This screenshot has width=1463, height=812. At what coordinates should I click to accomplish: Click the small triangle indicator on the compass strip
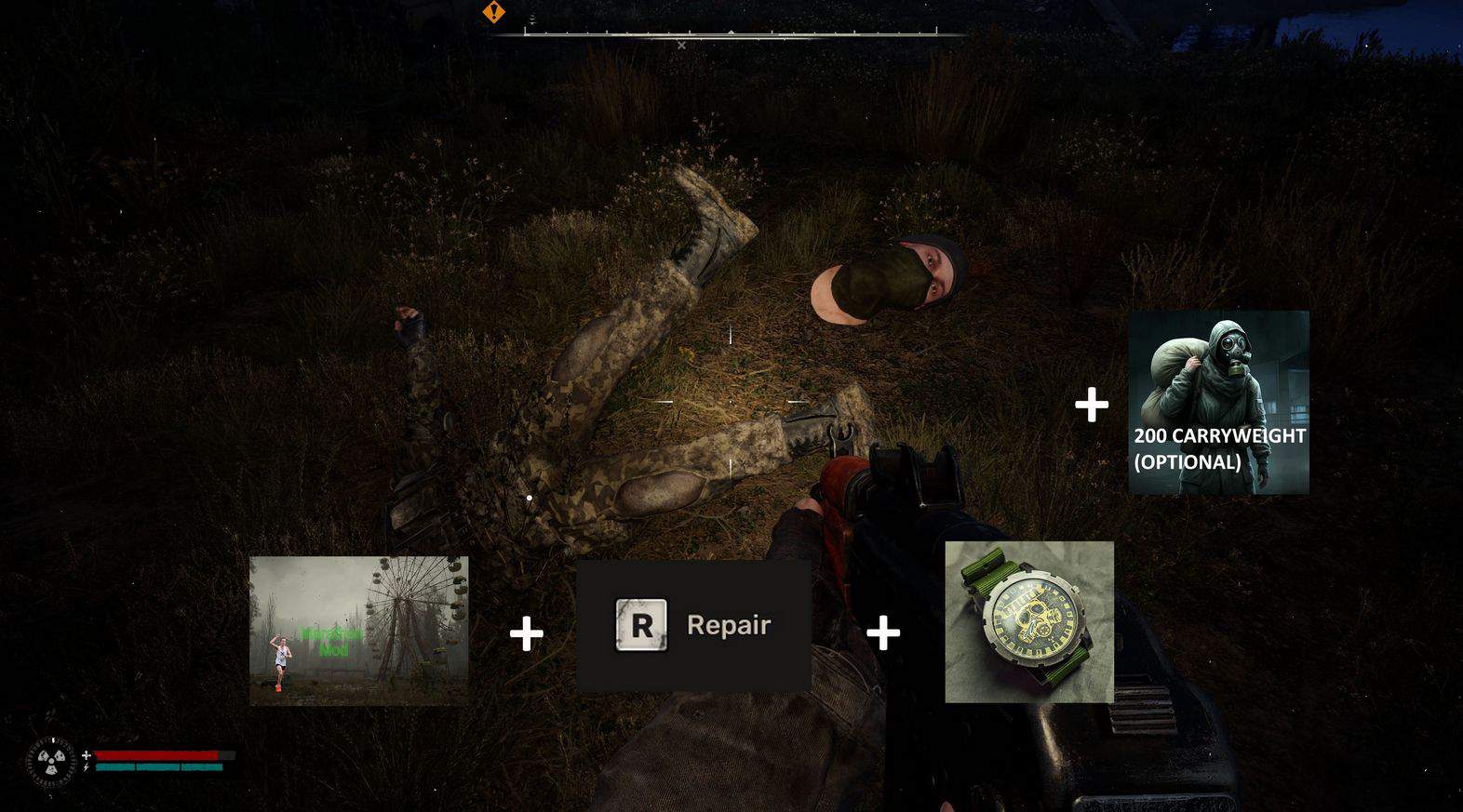pyautogui.click(x=731, y=33)
